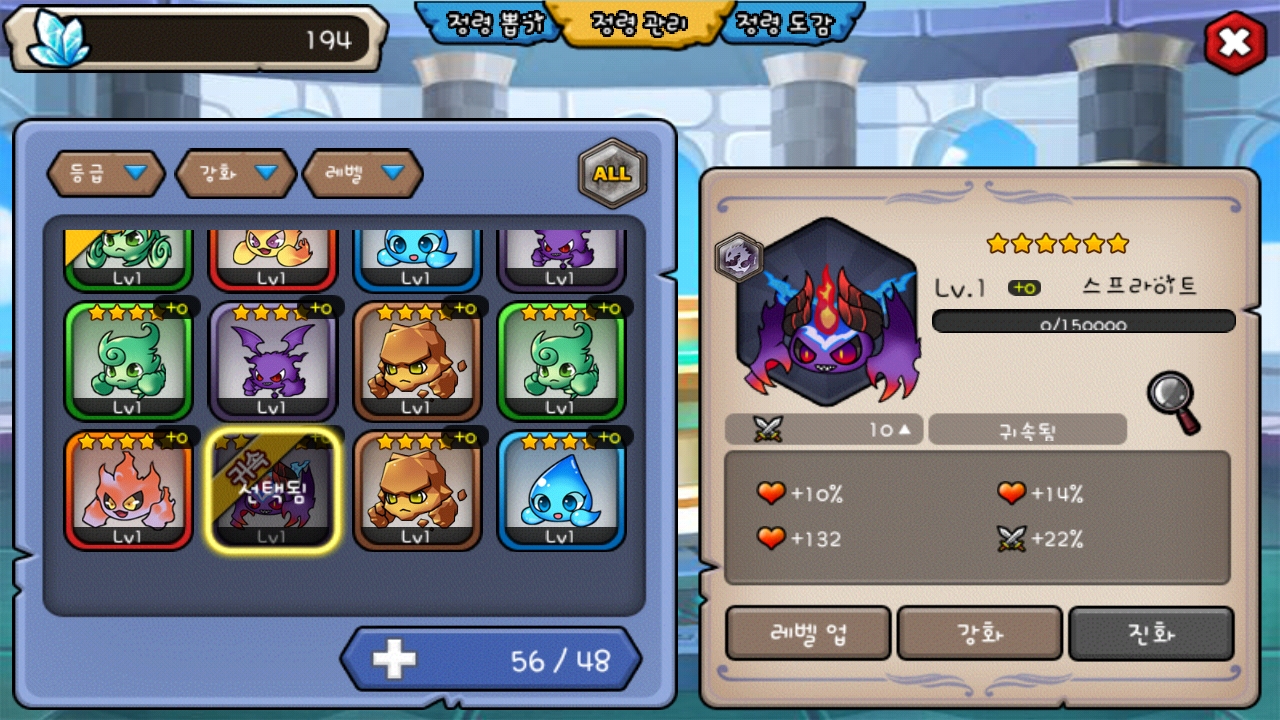Expand spirit storage with the plus button
The height and width of the screenshot is (720, 1280).
coord(394,660)
